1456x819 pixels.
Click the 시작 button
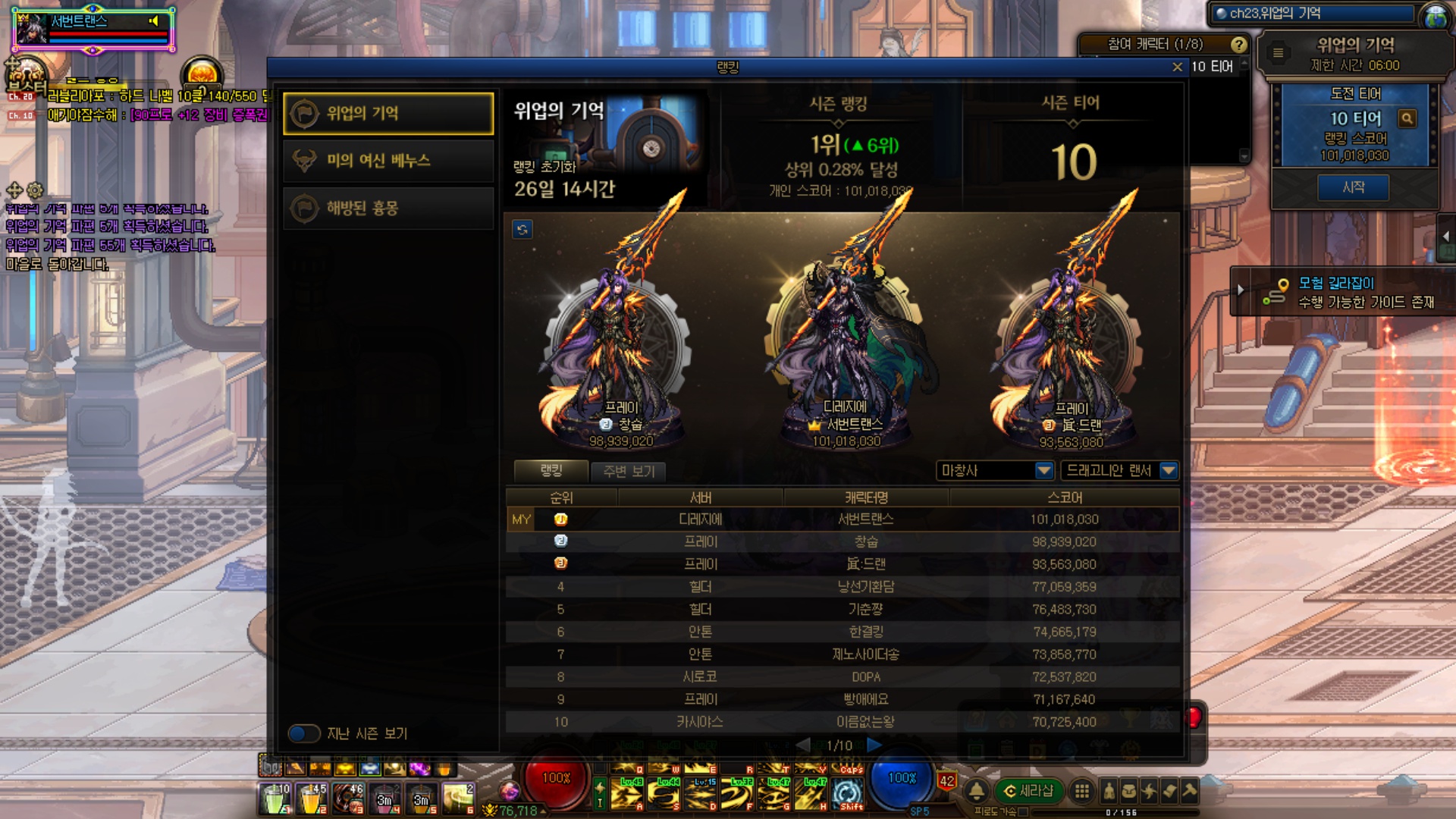[1354, 187]
